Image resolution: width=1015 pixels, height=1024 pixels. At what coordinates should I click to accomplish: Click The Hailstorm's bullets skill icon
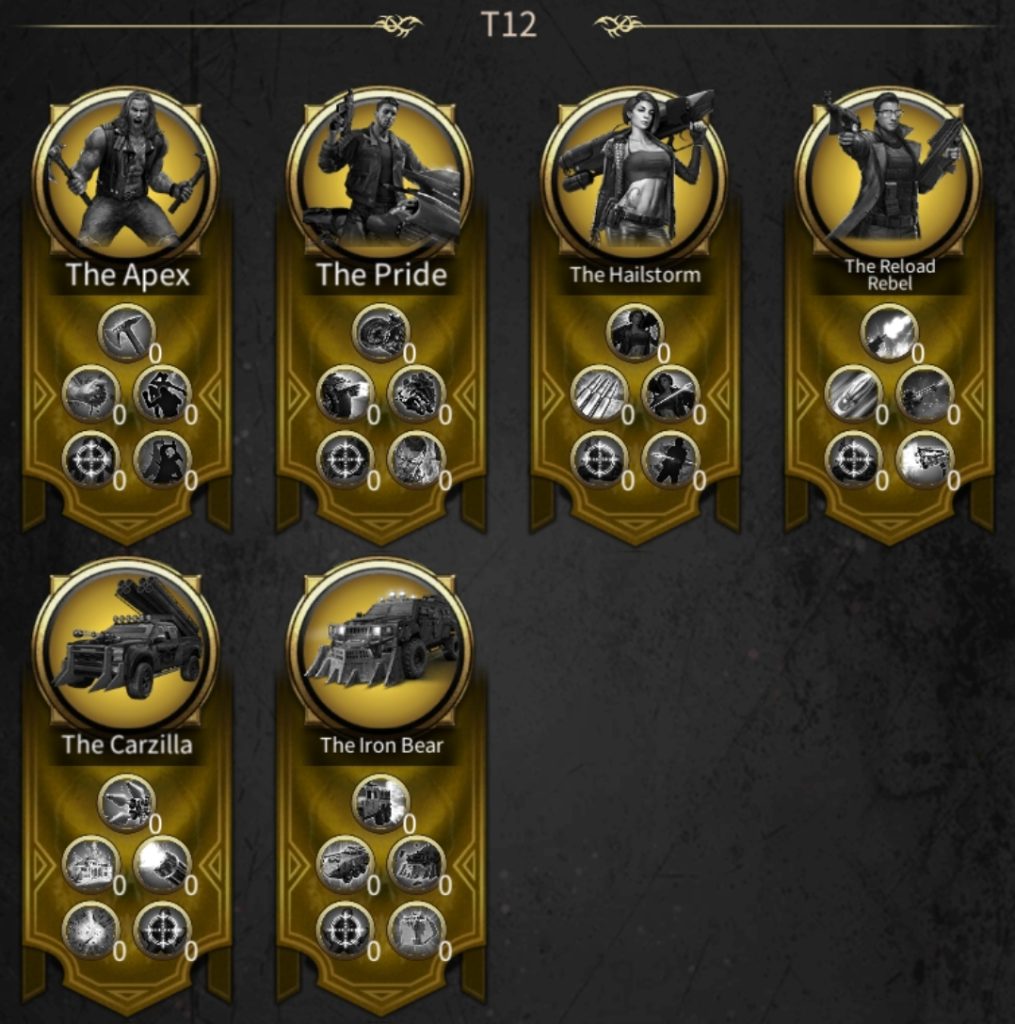(598, 394)
